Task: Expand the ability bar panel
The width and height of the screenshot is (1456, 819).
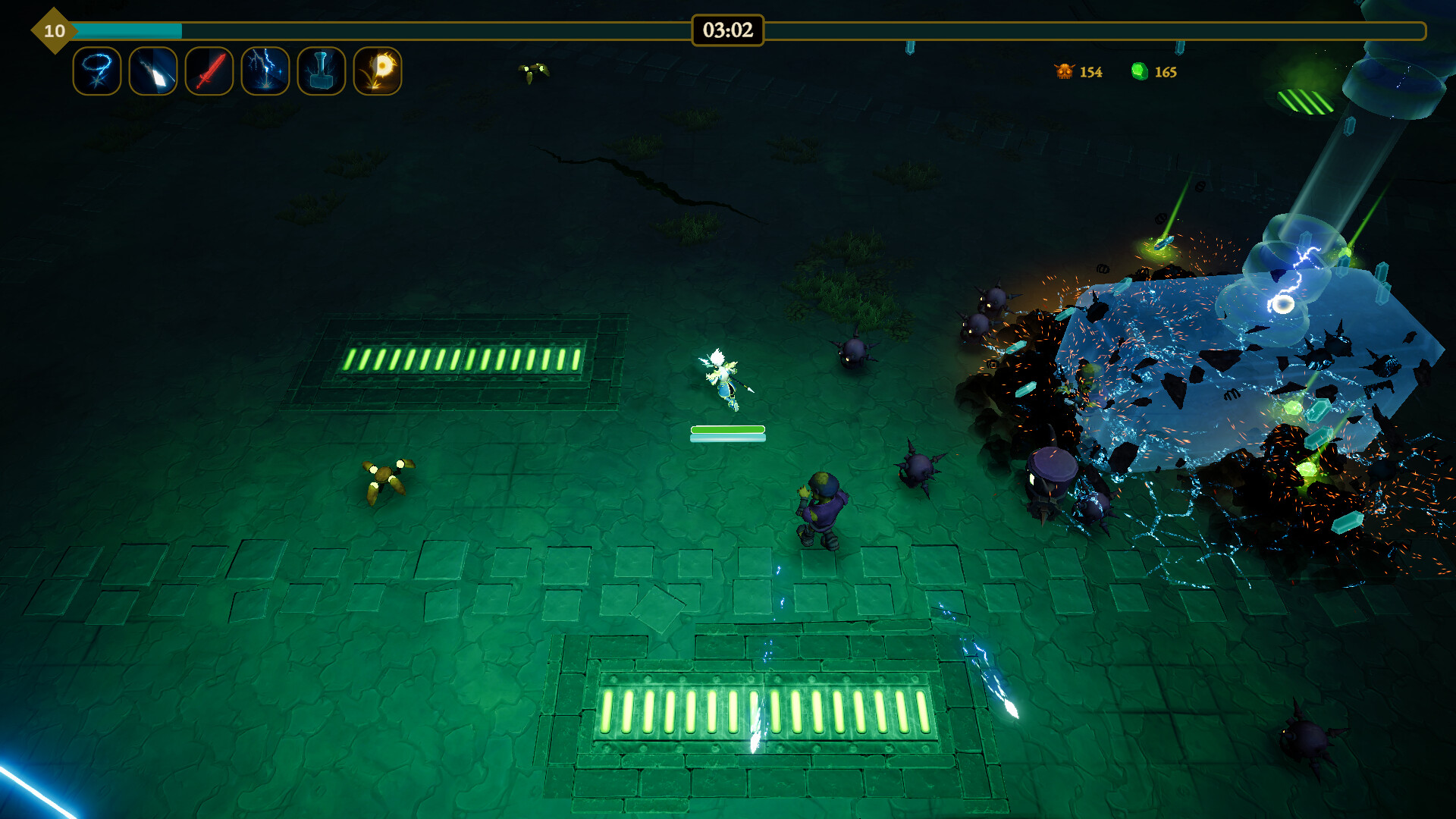Action: (237, 71)
